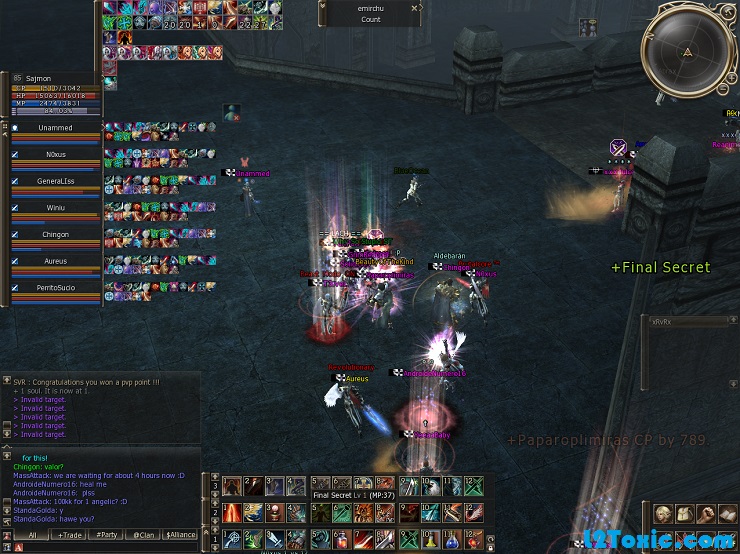Select the $Alliance chat tab

click(x=181, y=535)
